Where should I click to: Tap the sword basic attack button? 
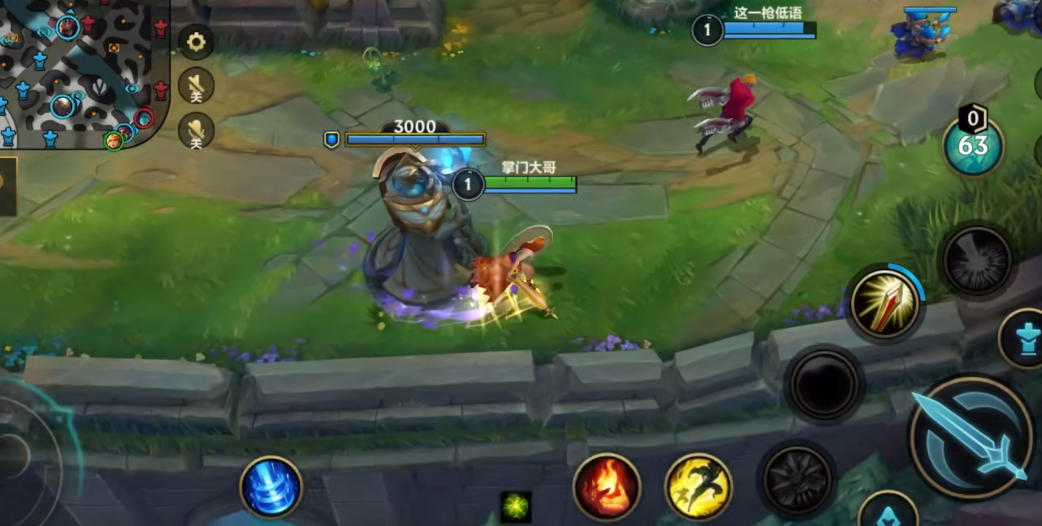971,438
